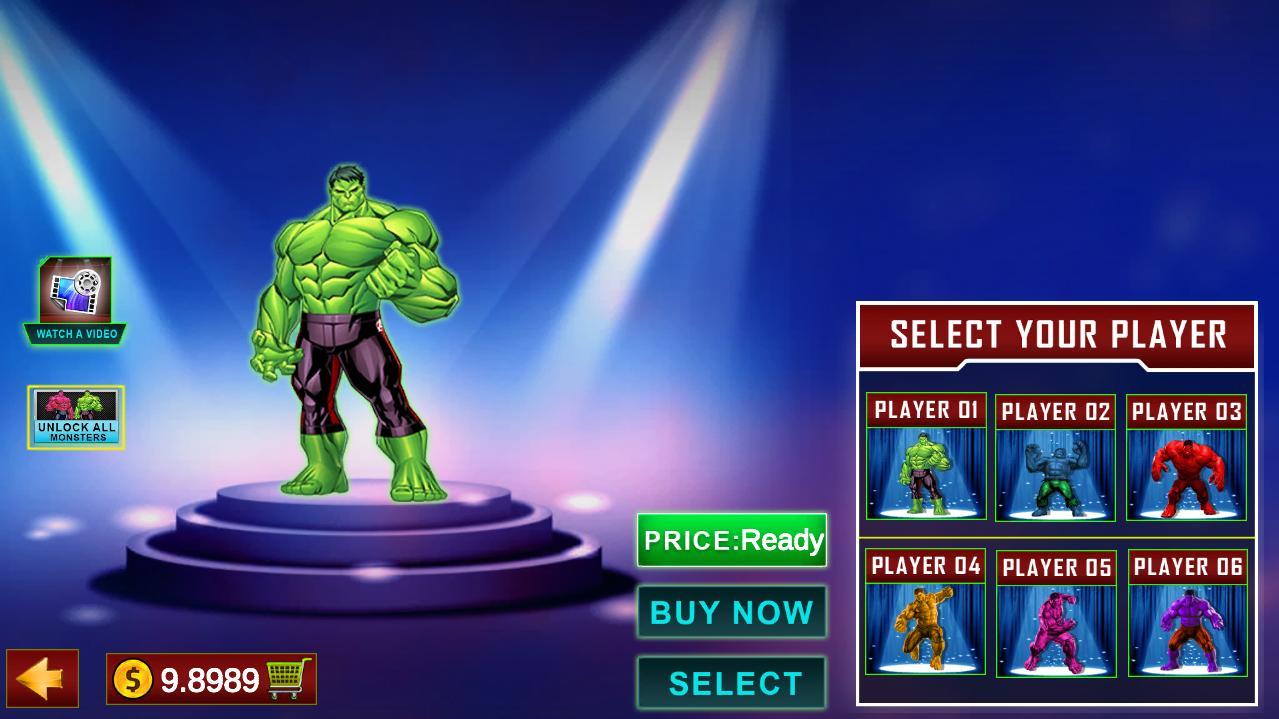
Task: Choose Player 02 grey hero
Action: pos(1055,459)
